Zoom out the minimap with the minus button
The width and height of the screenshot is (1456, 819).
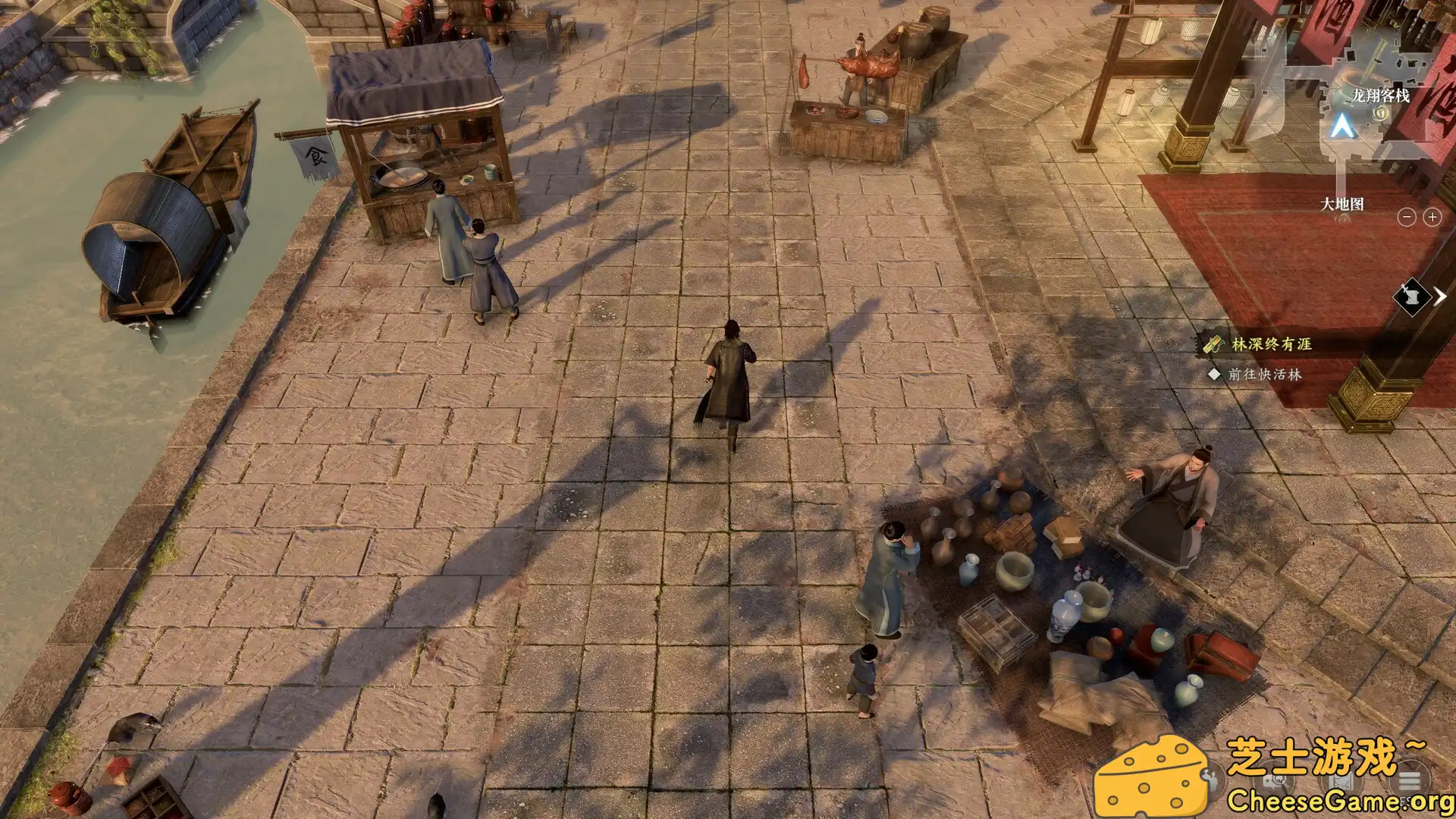tap(1406, 217)
